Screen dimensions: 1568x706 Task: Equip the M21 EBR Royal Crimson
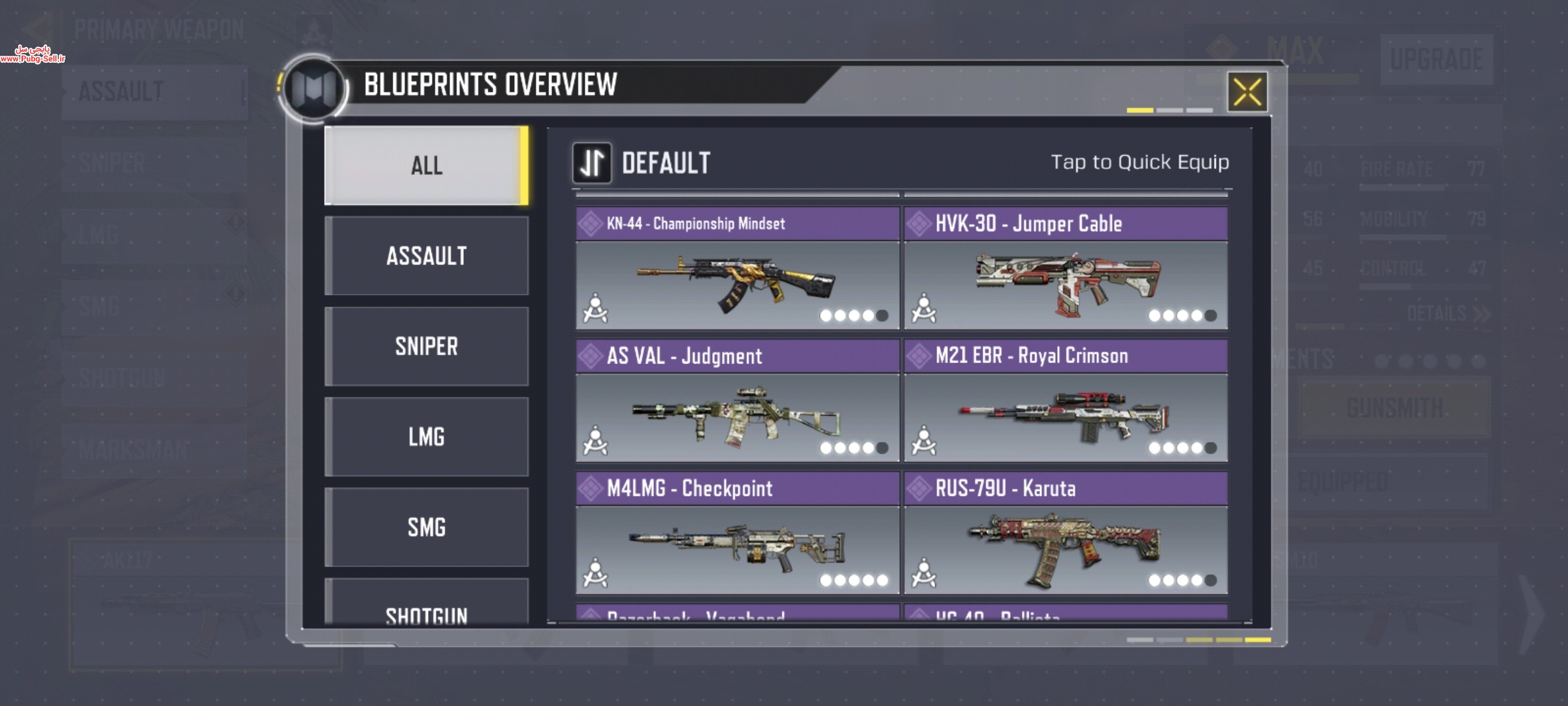coord(1066,416)
